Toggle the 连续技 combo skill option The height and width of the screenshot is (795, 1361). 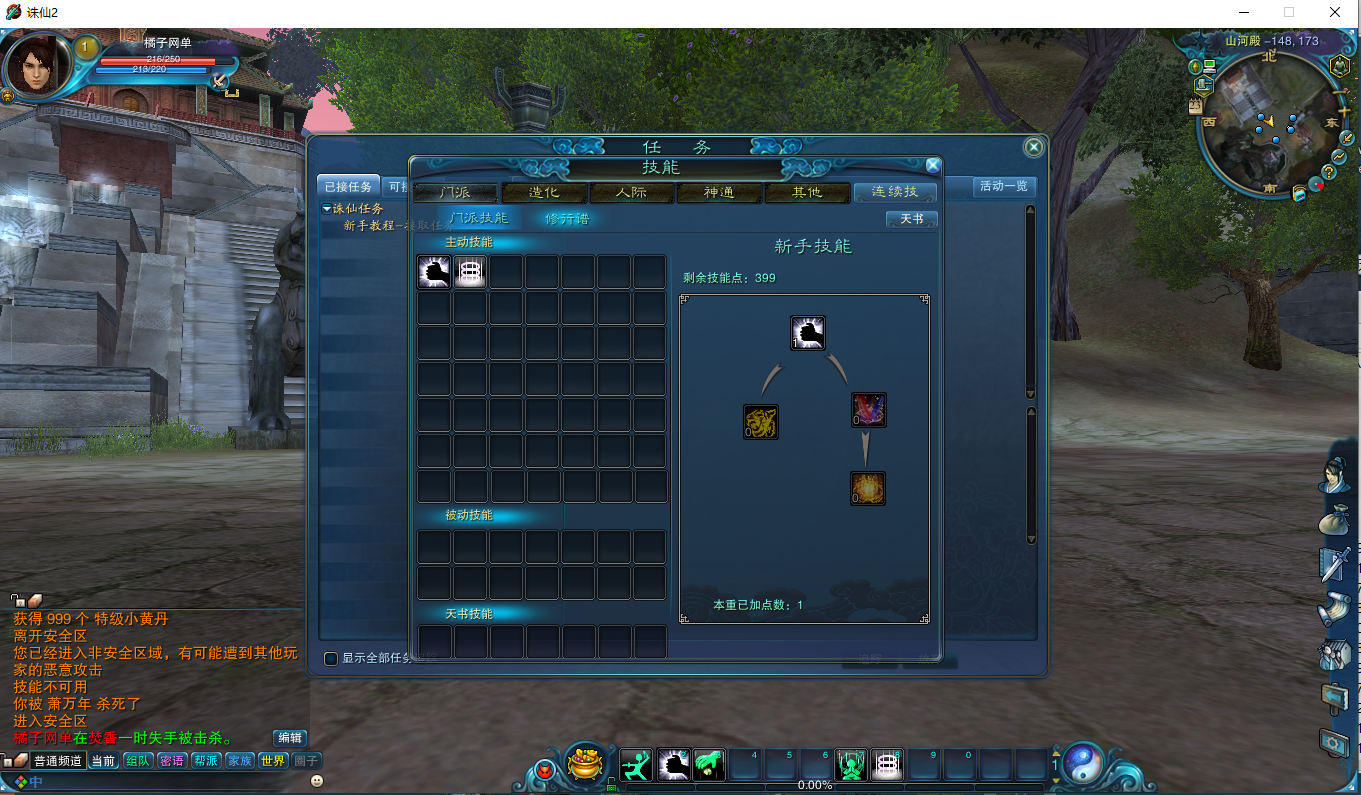(894, 193)
